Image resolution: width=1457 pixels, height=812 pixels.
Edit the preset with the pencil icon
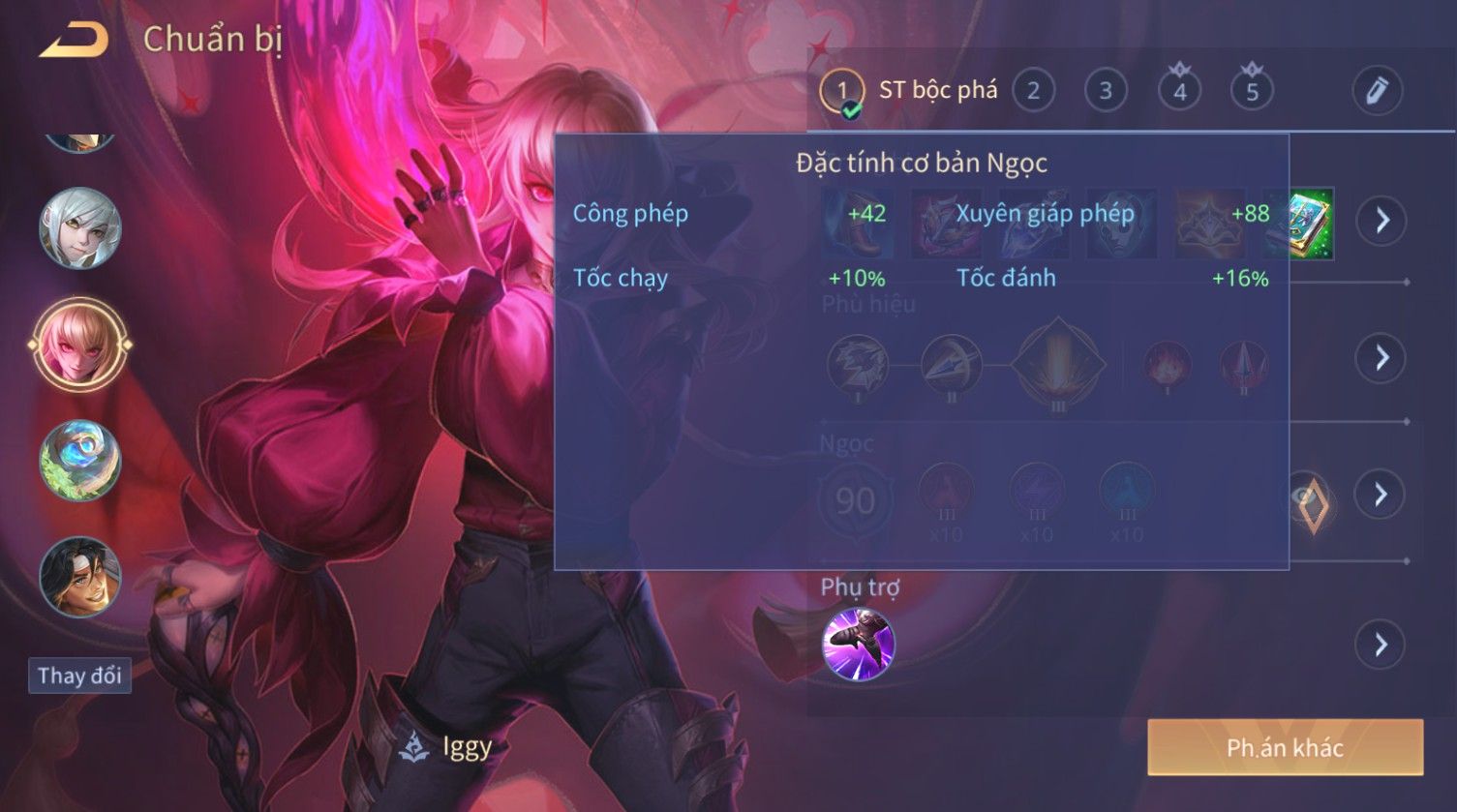point(1377,91)
